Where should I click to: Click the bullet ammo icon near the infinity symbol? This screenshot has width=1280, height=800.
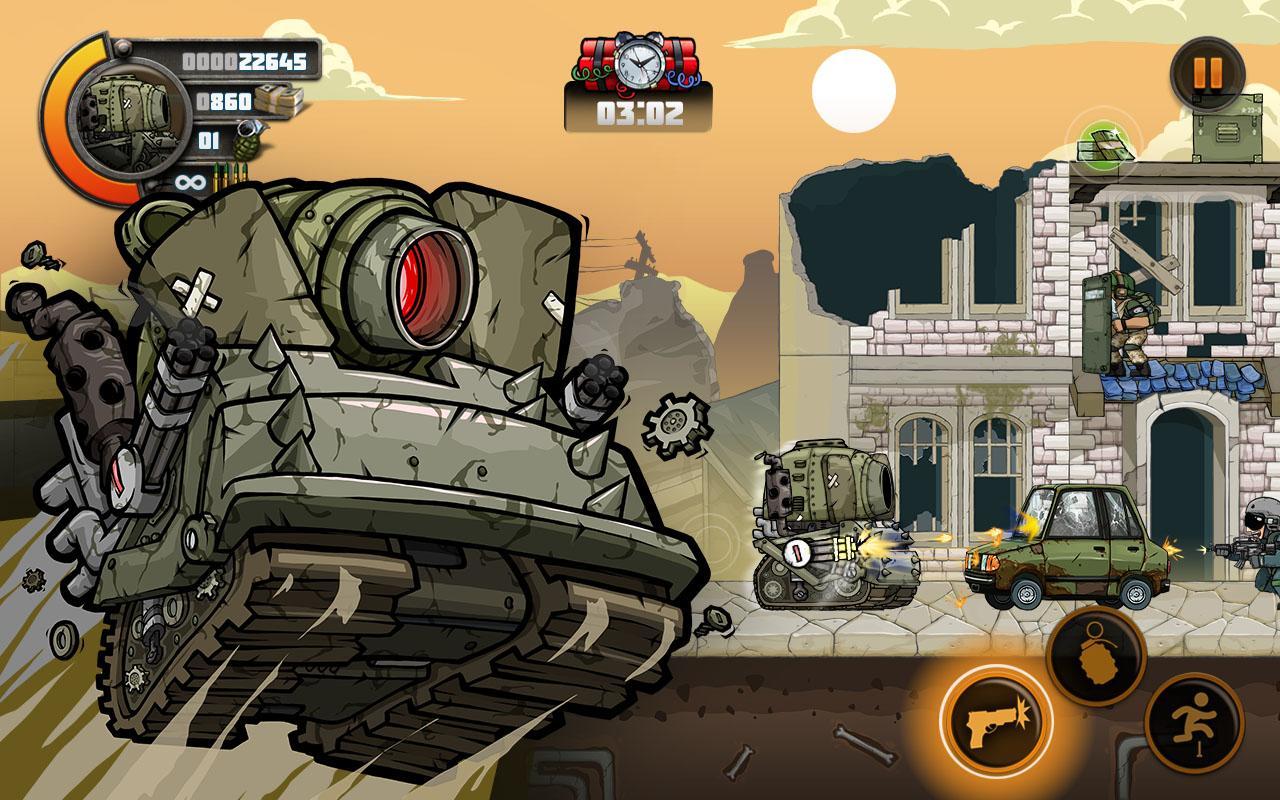coord(228,175)
